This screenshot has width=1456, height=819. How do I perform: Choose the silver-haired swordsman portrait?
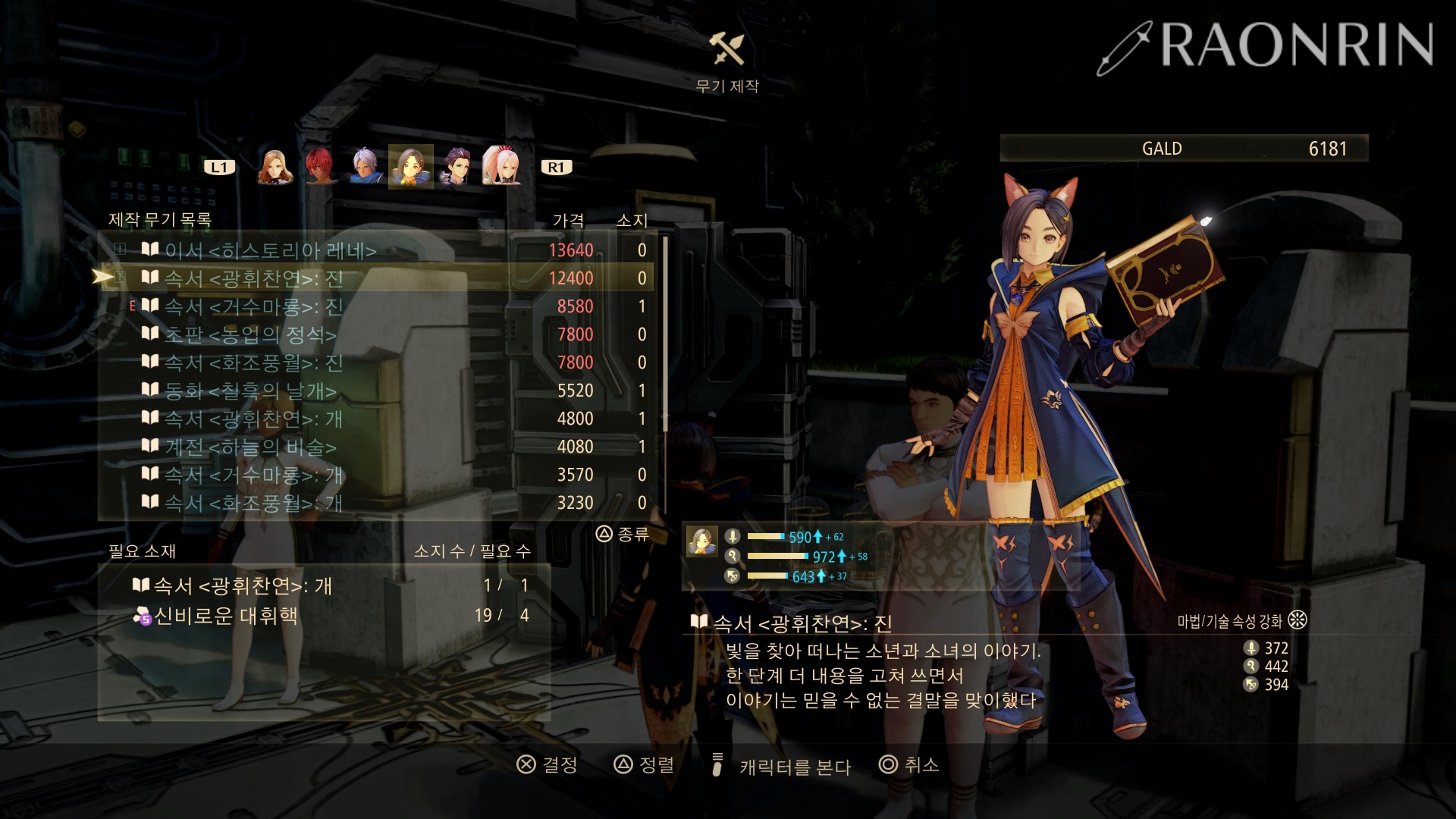(365, 167)
